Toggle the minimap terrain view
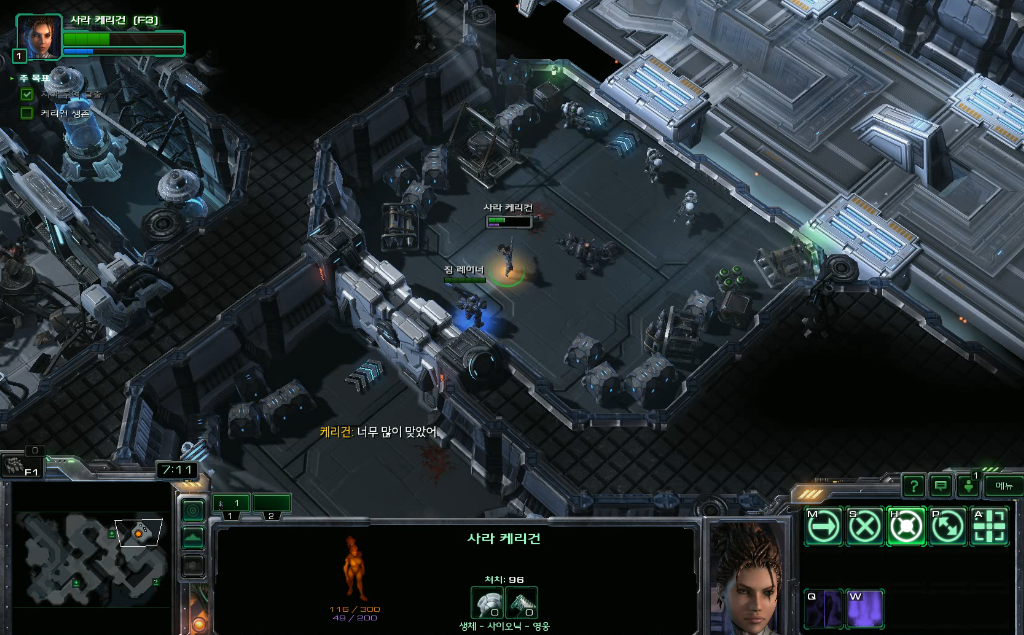 point(192,538)
